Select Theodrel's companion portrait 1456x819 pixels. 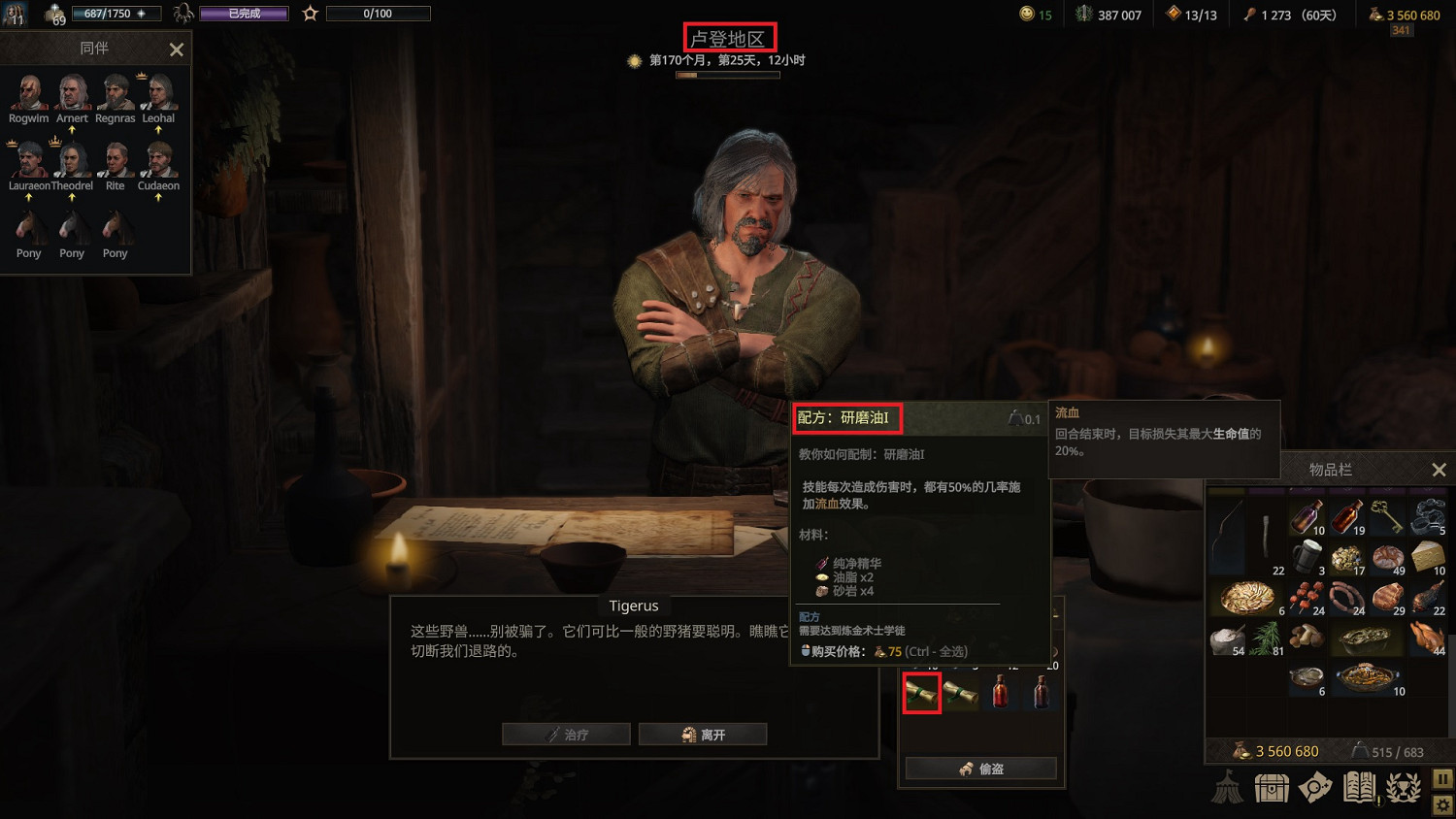click(72, 160)
